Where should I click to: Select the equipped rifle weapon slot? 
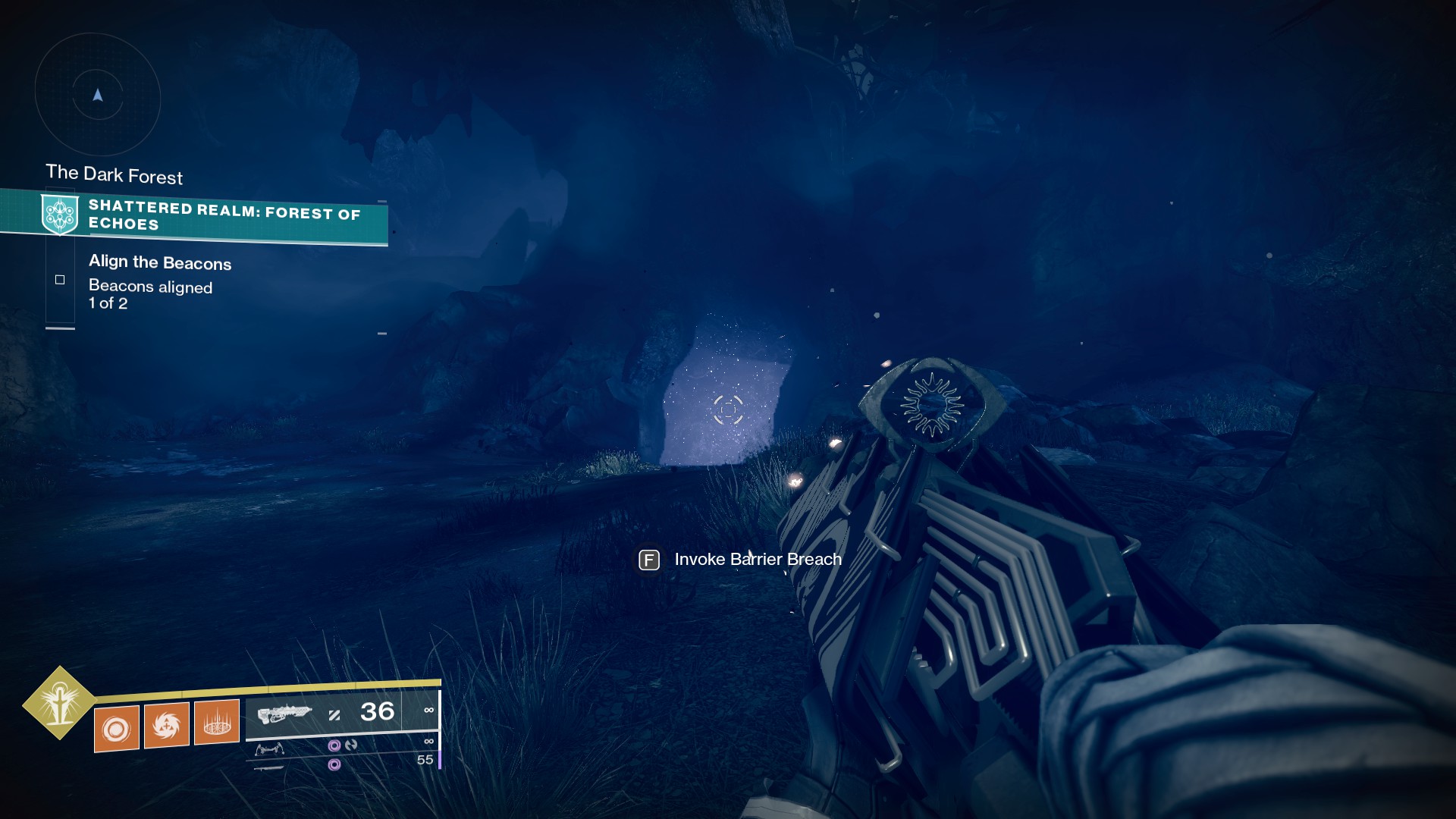[x=284, y=714]
